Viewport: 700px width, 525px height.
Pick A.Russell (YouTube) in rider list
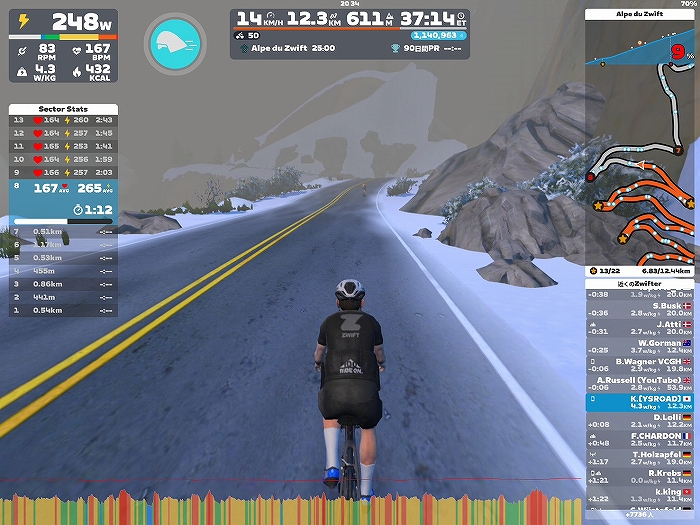coord(640,383)
